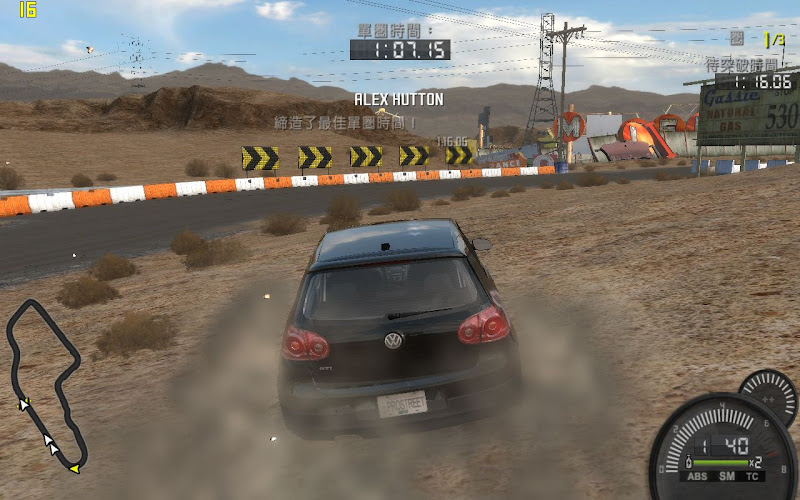Toggle the ABS indicator on the speedometer
This screenshot has height=500, width=800.
[x=696, y=477]
